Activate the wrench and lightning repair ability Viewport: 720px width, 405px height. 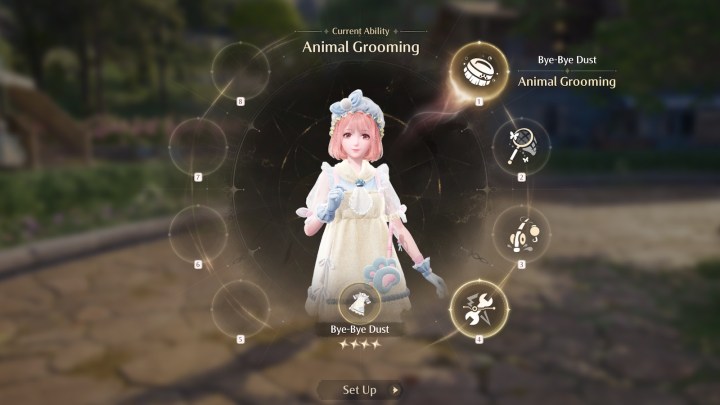pyautogui.click(x=479, y=308)
